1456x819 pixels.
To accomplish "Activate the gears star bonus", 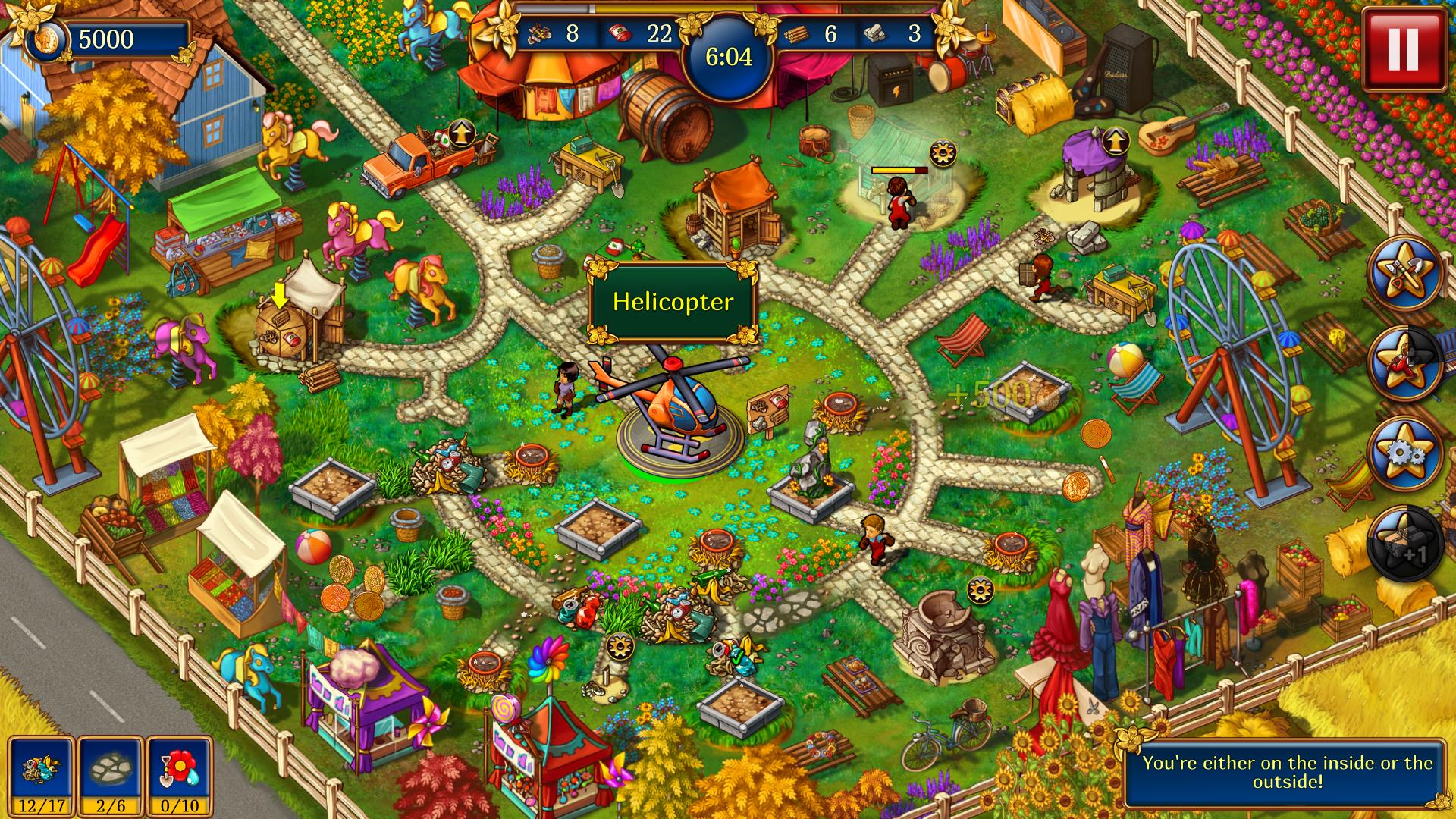I will [1404, 453].
